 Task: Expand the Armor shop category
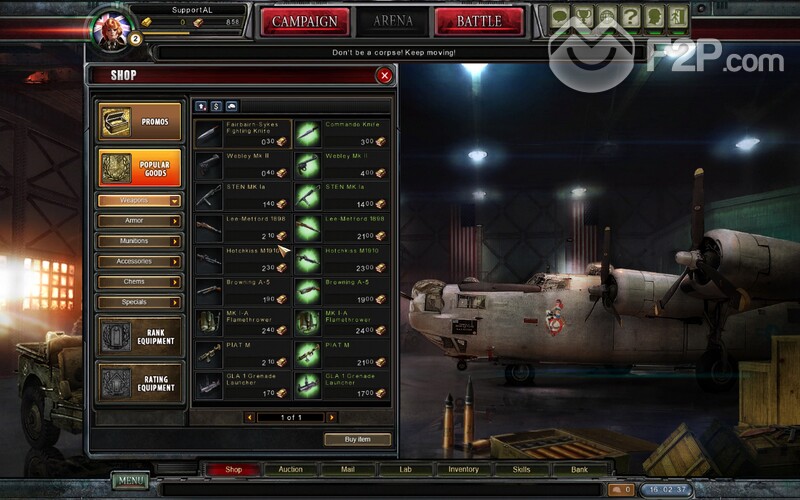pyautogui.click(x=139, y=221)
